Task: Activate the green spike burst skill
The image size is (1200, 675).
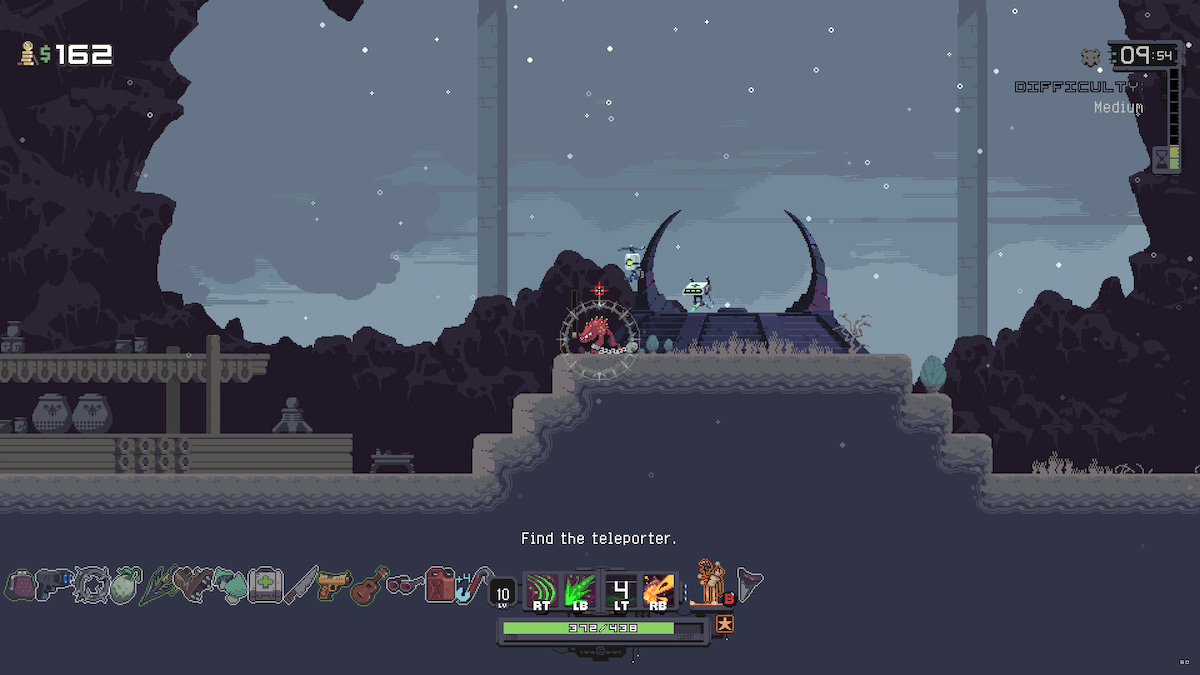Action: [581, 590]
